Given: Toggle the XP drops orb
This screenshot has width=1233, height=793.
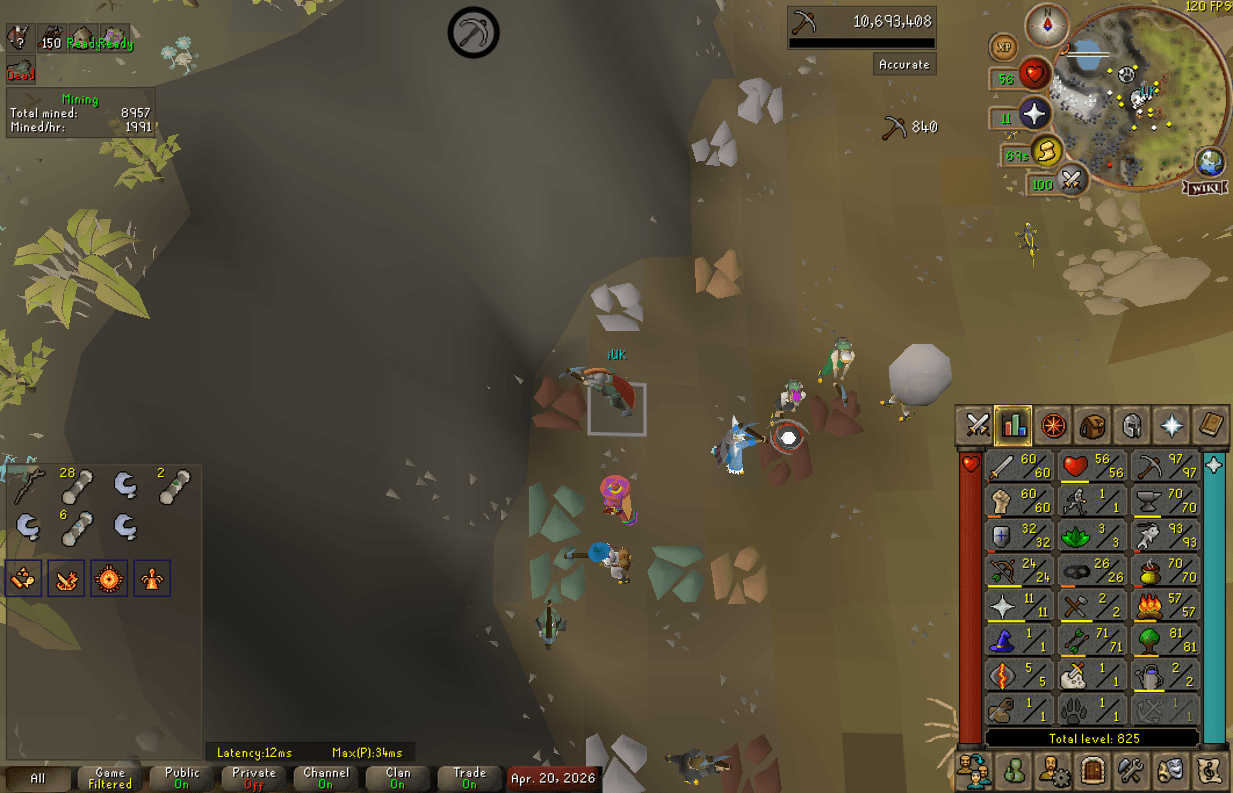Looking at the screenshot, I should [1004, 47].
